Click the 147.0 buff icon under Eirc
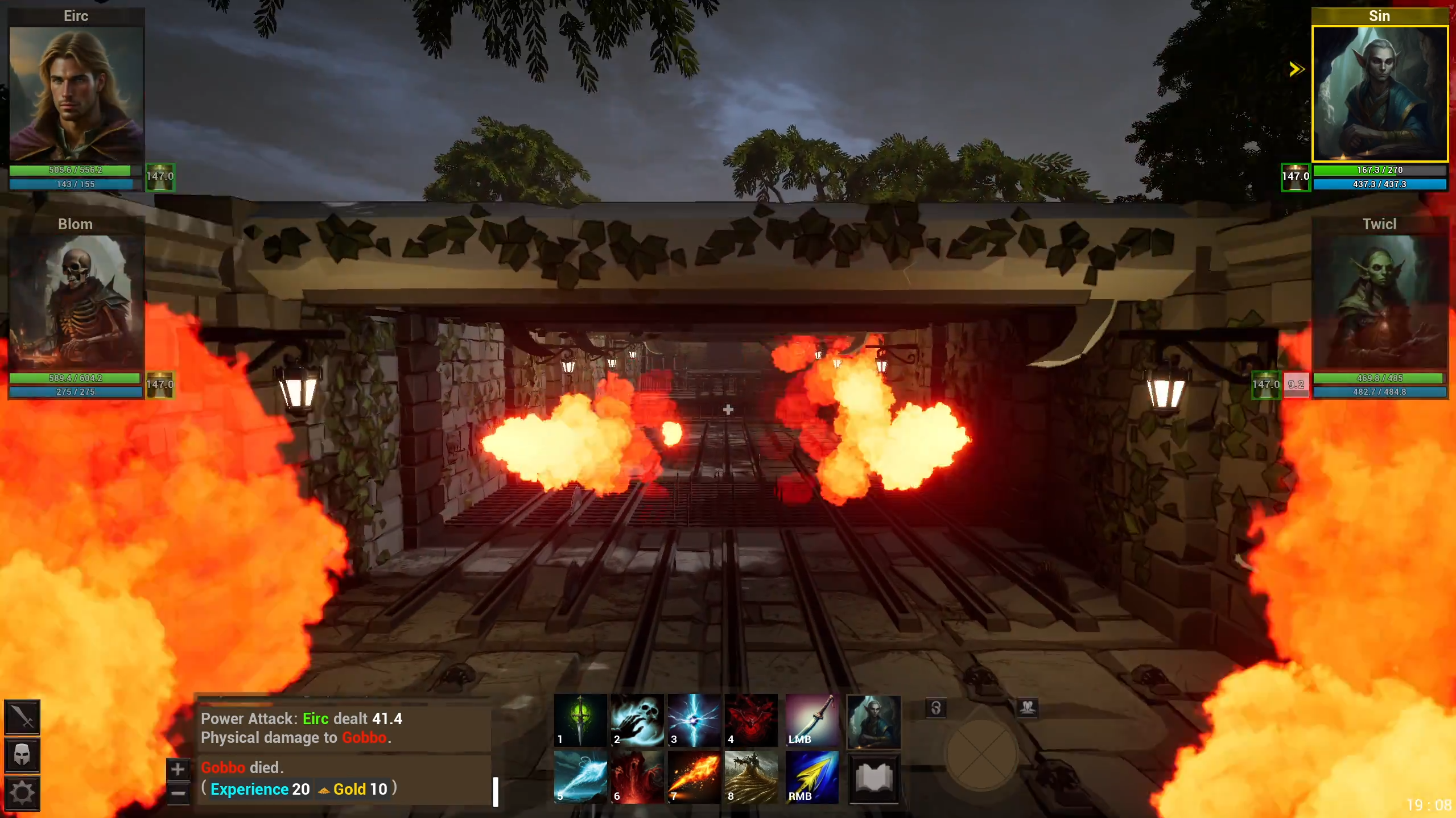1456x818 pixels. [x=161, y=176]
